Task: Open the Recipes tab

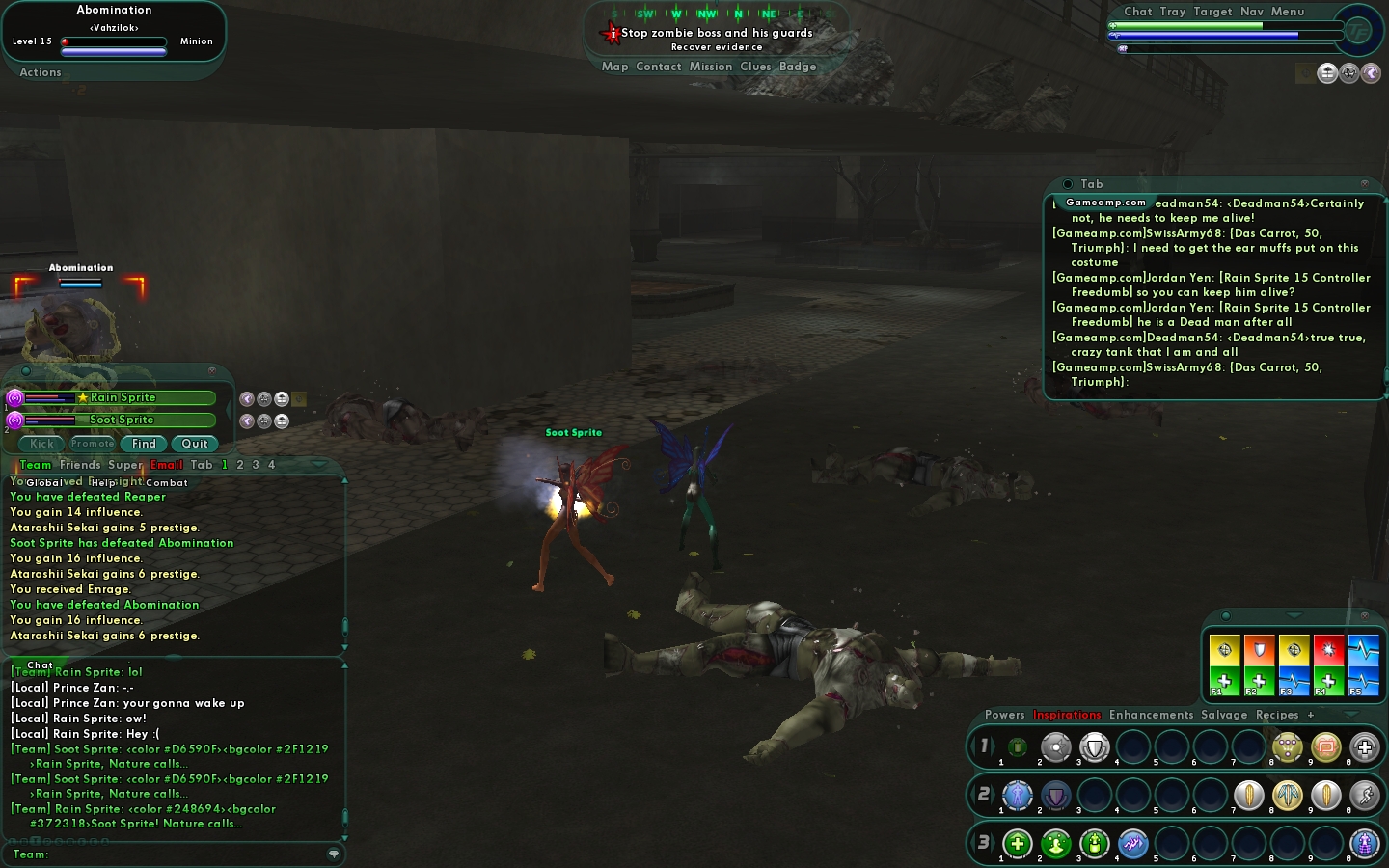Action: pos(1277,715)
